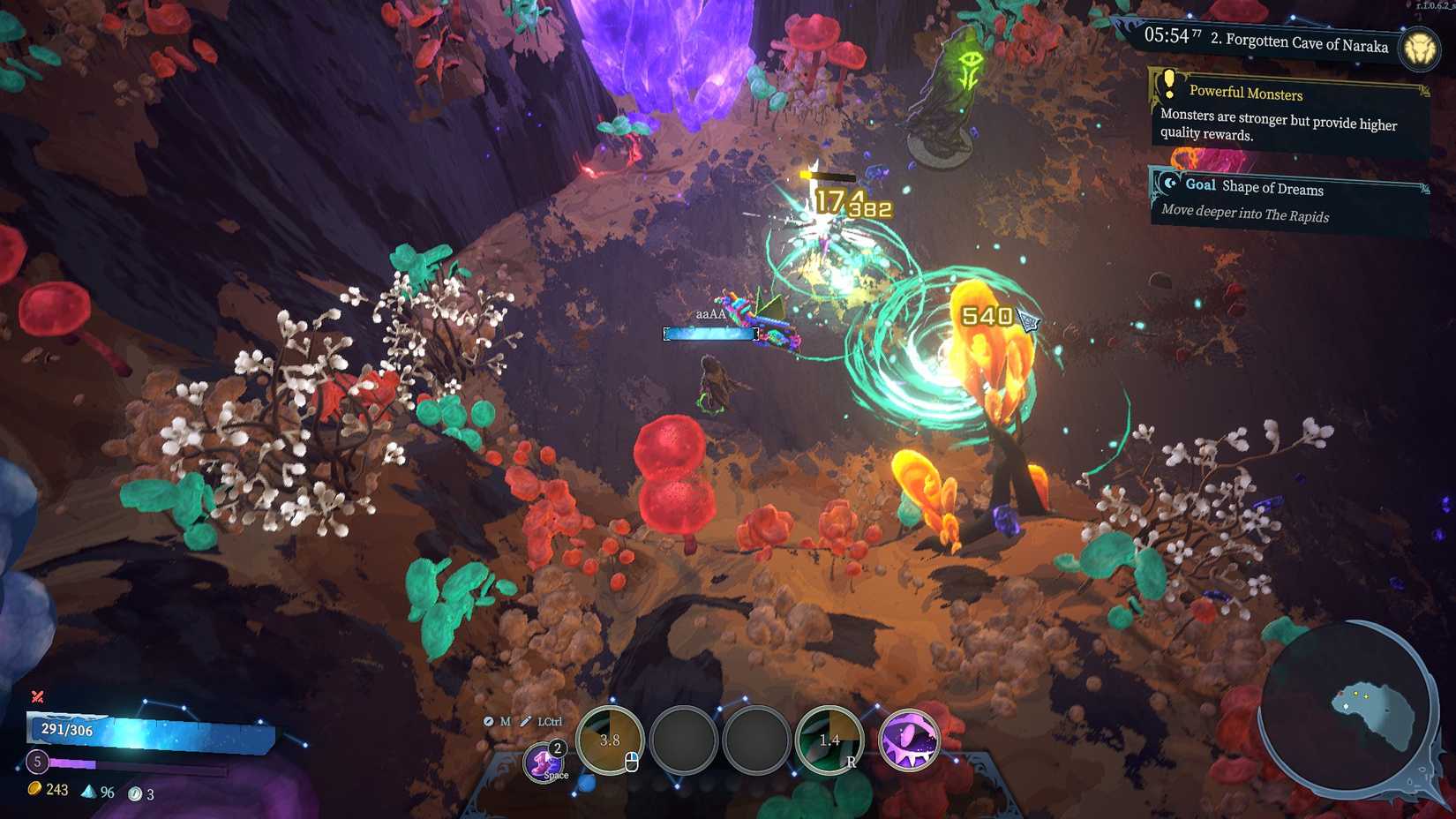Viewport: 1456px width, 819px height.
Task: Activate the R ability cooling down at 1.4
Action: pyautogui.click(x=830, y=740)
